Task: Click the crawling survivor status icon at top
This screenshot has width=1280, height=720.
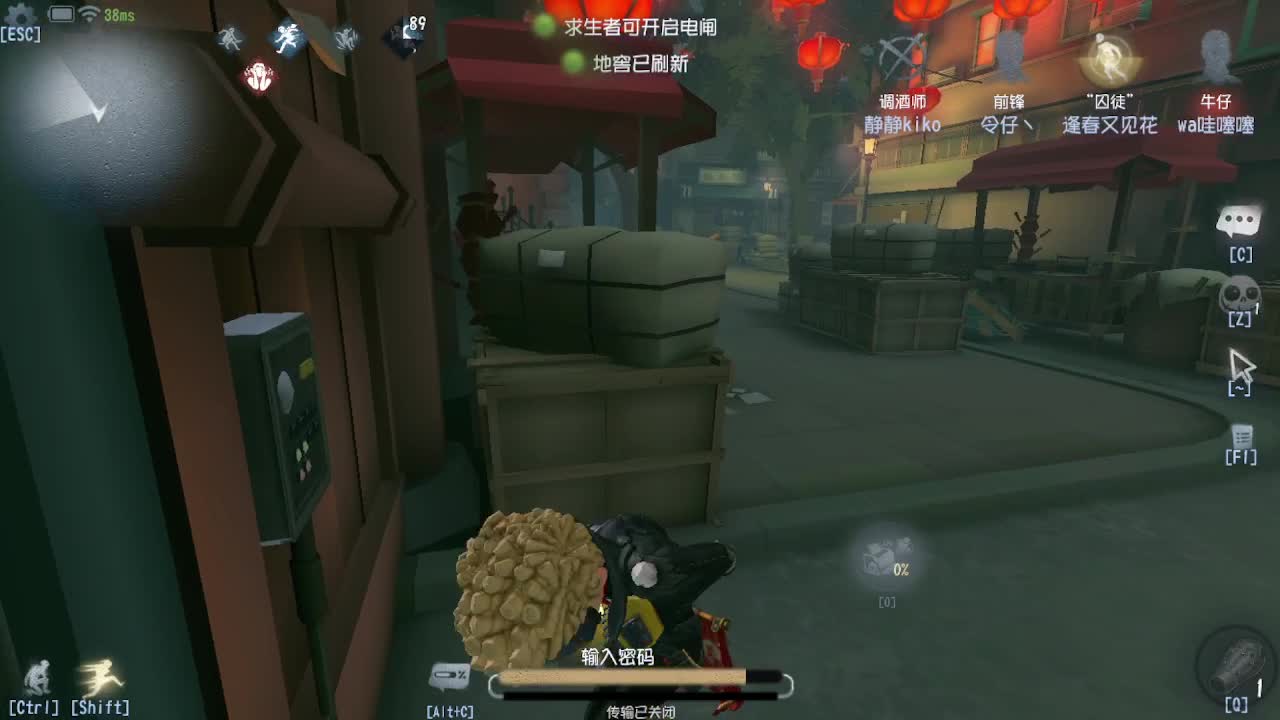Action: (x=228, y=38)
